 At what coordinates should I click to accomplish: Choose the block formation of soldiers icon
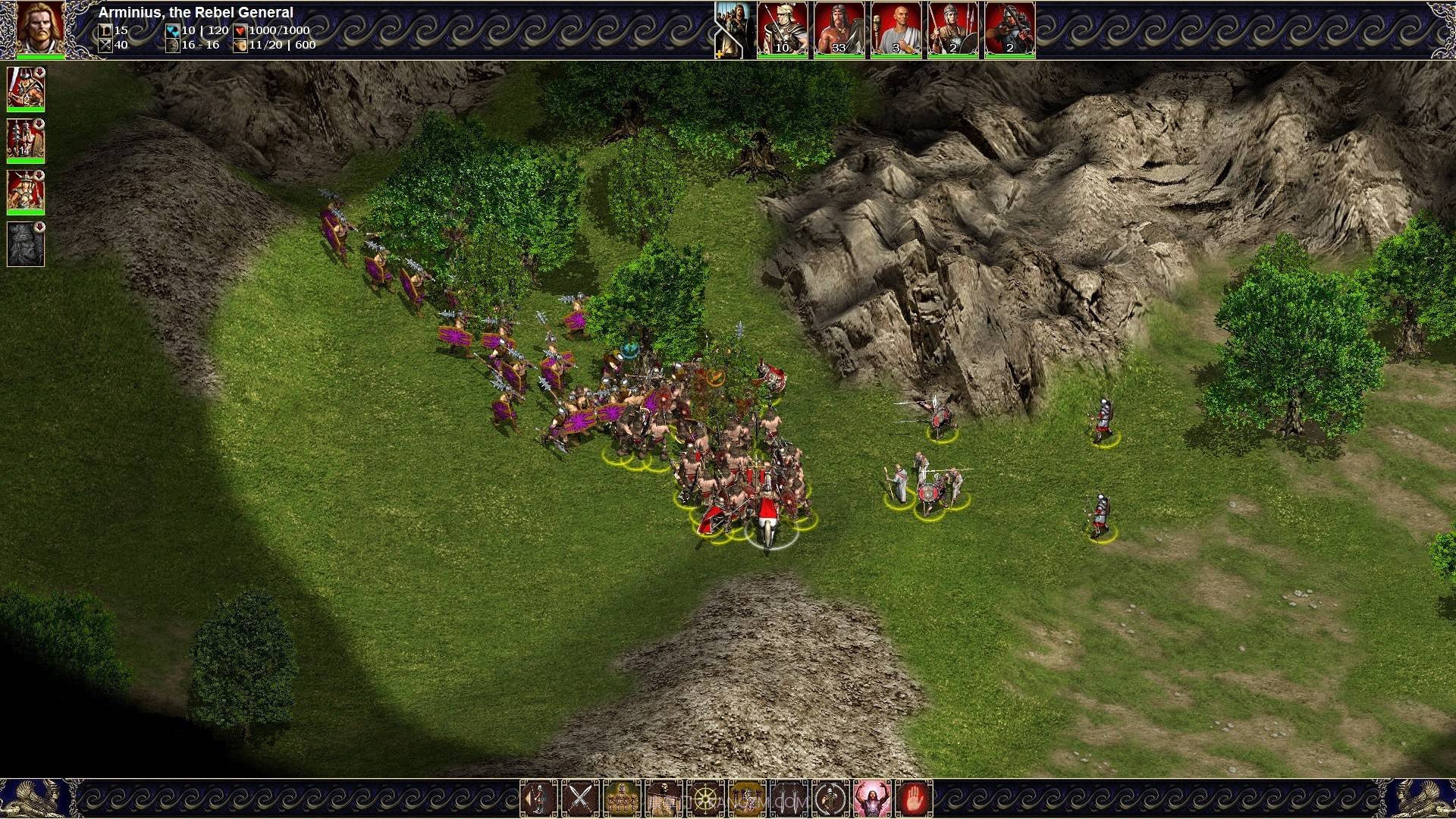(622, 798)
